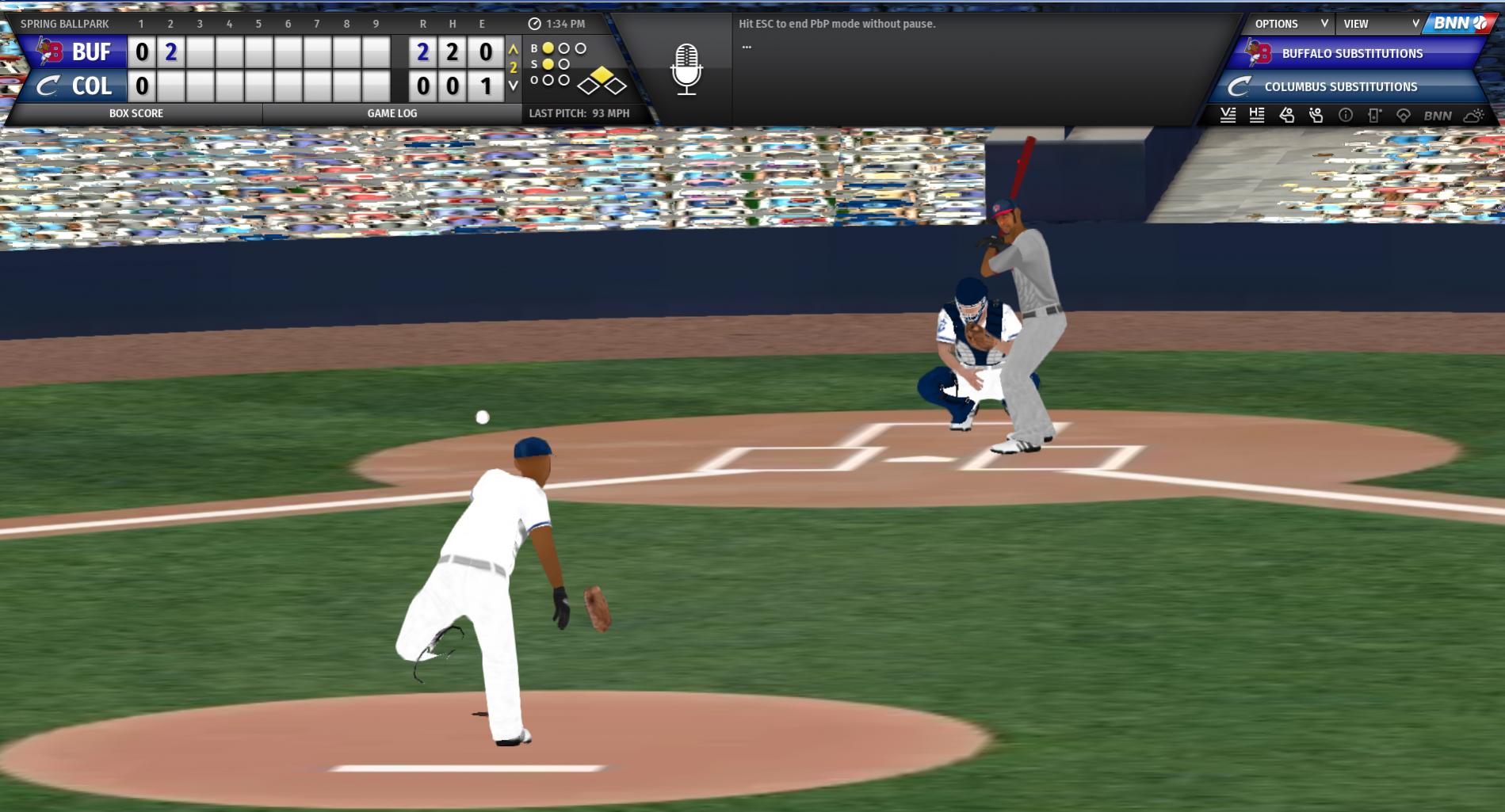The image size is (1505, 812).
Task: Click the up arrow beside the inning number
Action: click(514, 49)
